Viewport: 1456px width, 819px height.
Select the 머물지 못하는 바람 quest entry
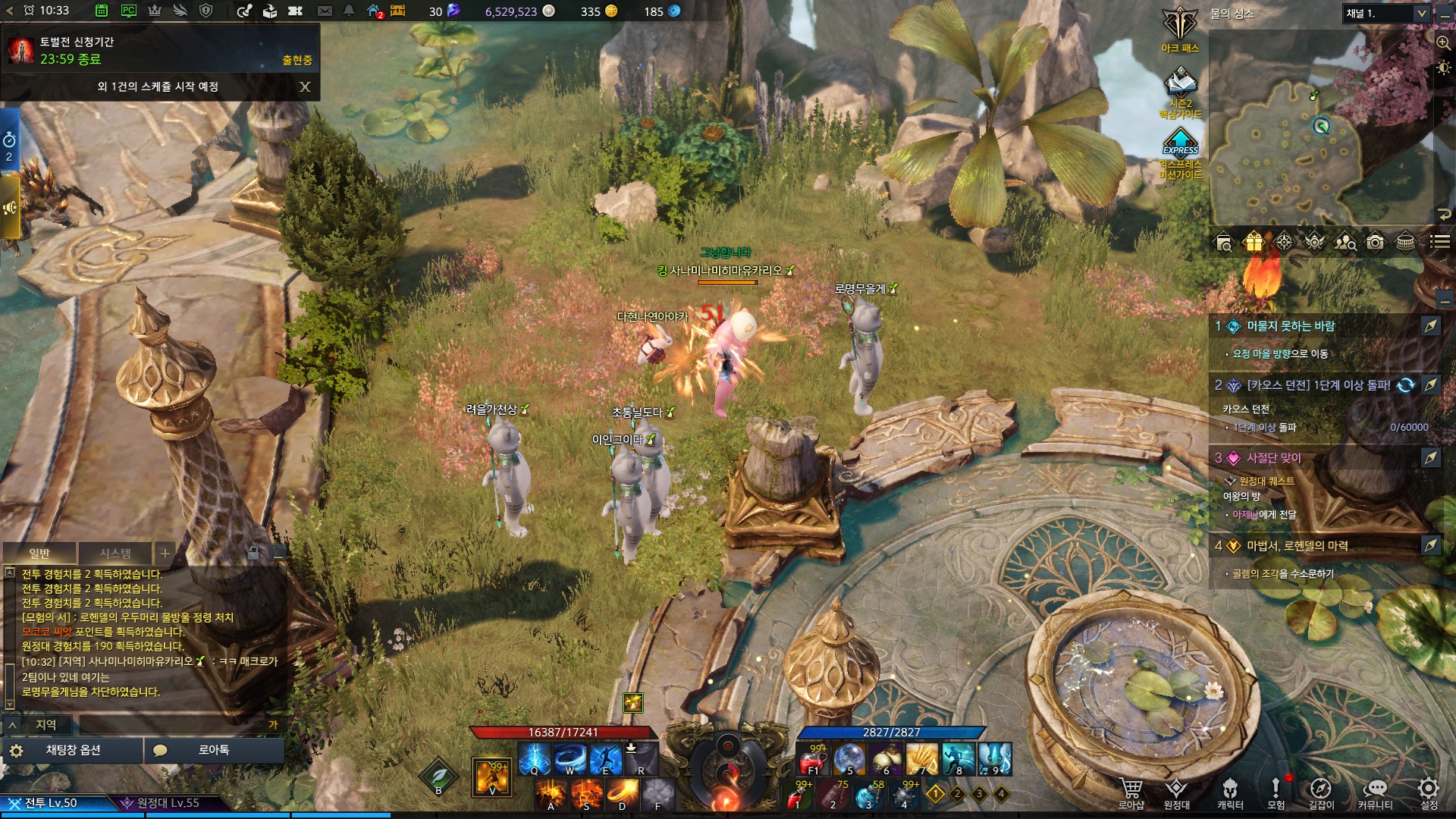[1291, 326]
